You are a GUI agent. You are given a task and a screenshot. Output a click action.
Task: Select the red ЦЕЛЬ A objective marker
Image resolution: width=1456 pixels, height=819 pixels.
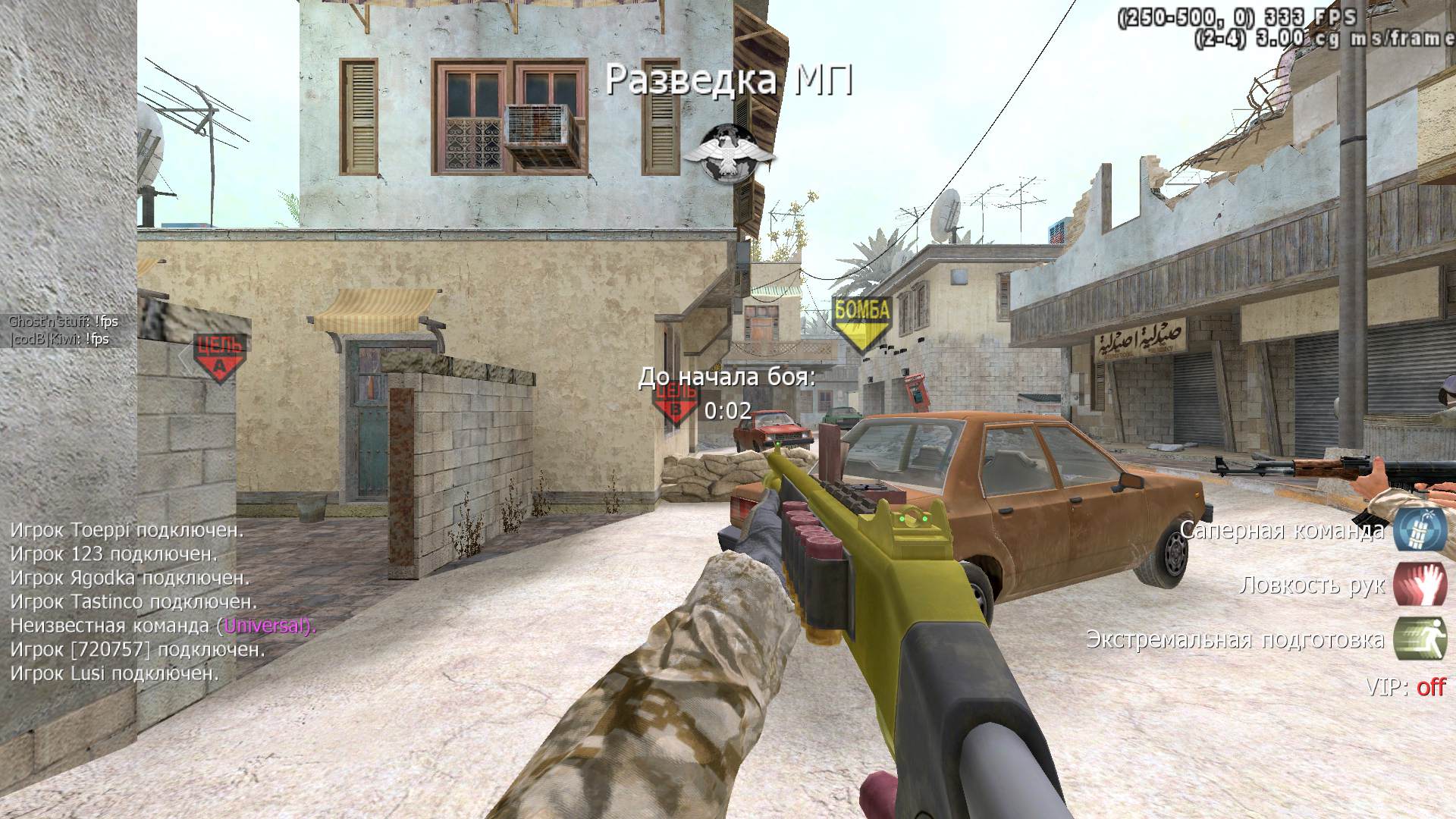tap(219, 356)
